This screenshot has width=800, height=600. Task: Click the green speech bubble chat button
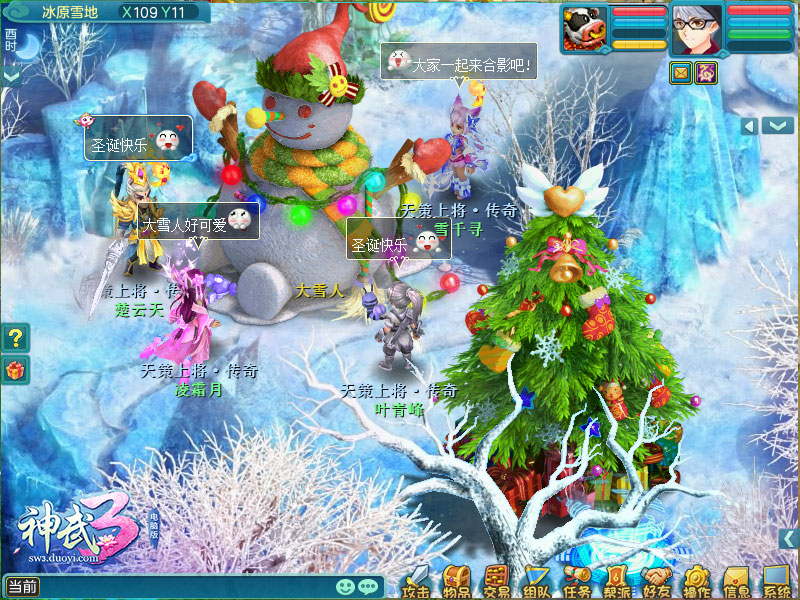point(368,587)
